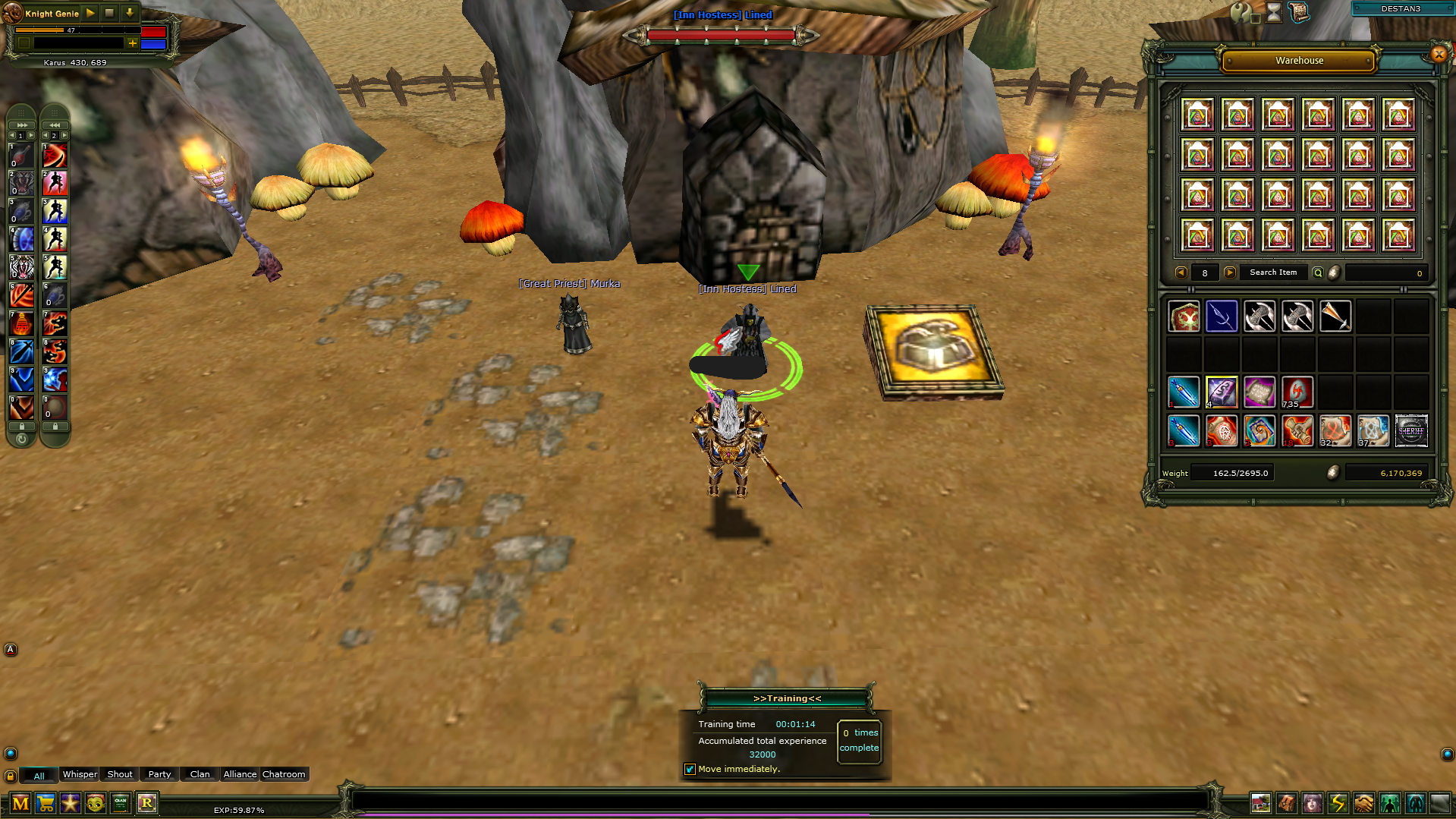
Task: Pick the red stone stack of 735
Action: pyautogui.click(x=1297, y=392)
